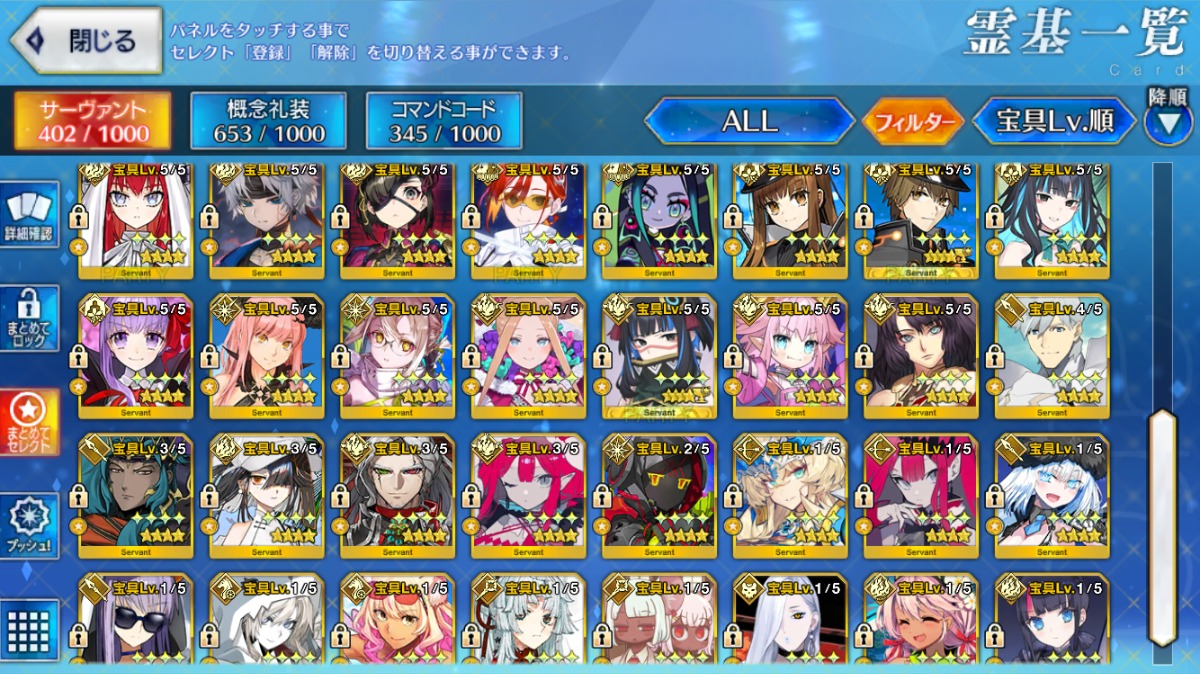Choose the servant with orange sunglasses

[528, 220]
